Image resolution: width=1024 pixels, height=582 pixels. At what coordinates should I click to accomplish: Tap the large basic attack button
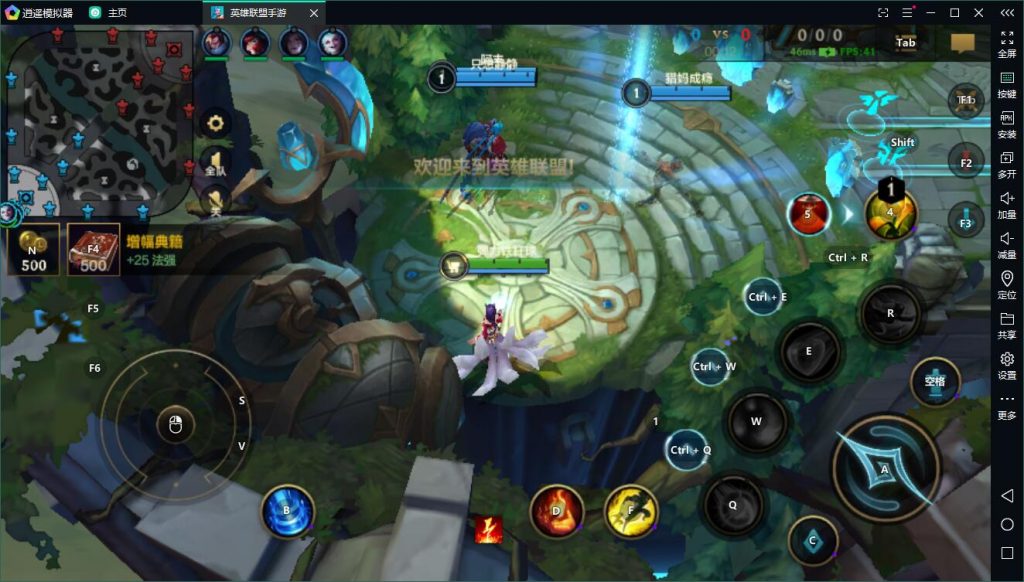coord(884,468)
